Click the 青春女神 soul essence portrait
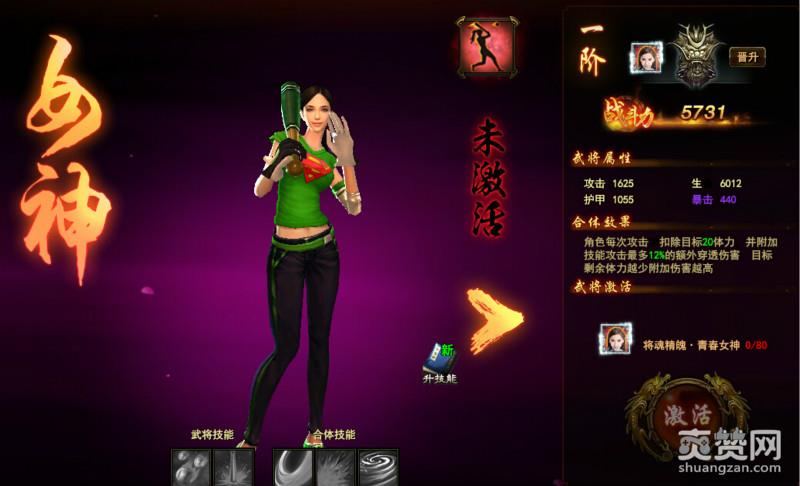Viewport: 800px width, 486px height. (x=615, y=341)
